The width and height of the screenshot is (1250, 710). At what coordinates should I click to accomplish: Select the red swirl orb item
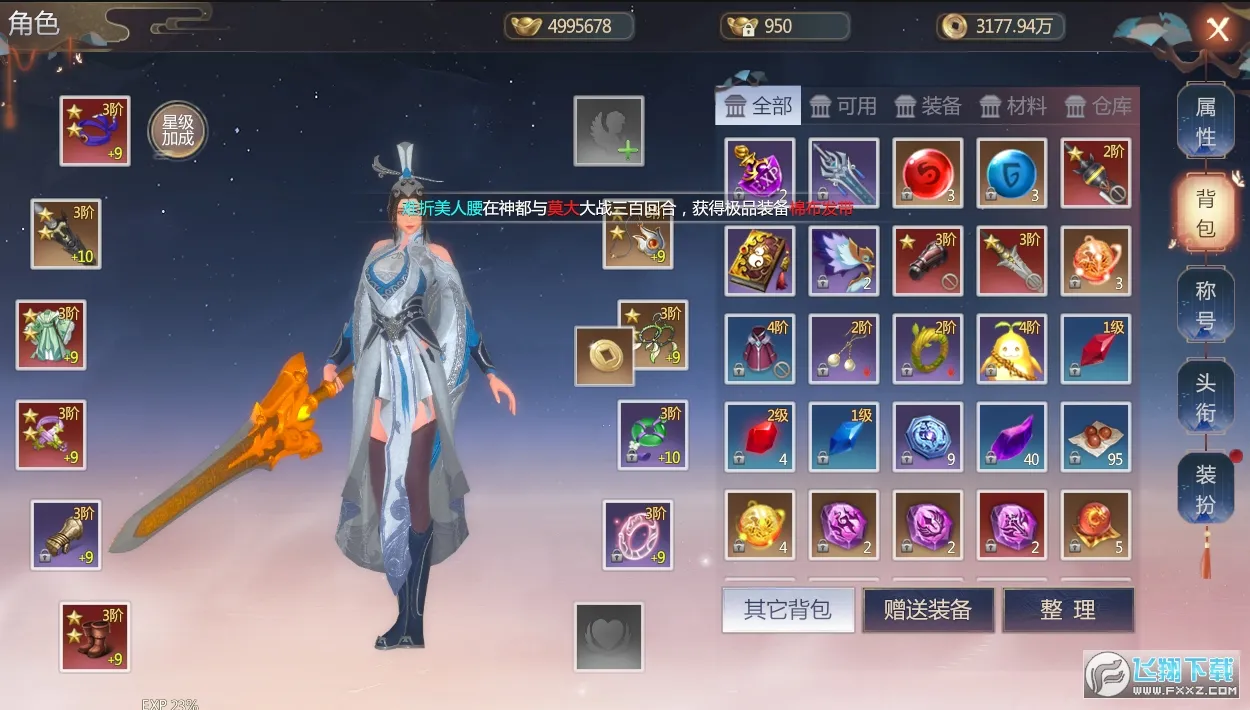(x=928, y=173)
